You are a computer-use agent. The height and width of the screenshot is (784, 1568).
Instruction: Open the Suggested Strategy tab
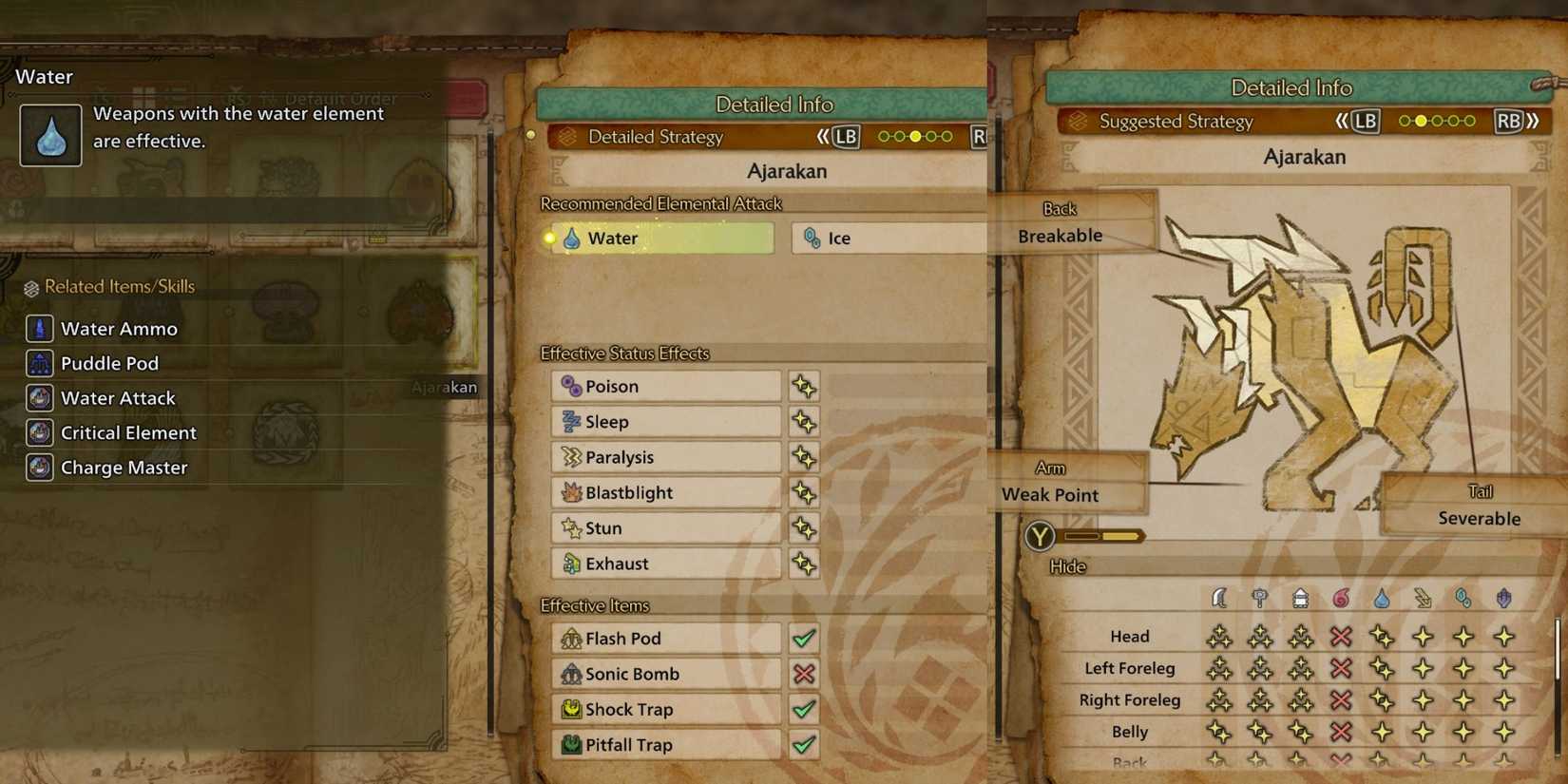pos(1175,122)
